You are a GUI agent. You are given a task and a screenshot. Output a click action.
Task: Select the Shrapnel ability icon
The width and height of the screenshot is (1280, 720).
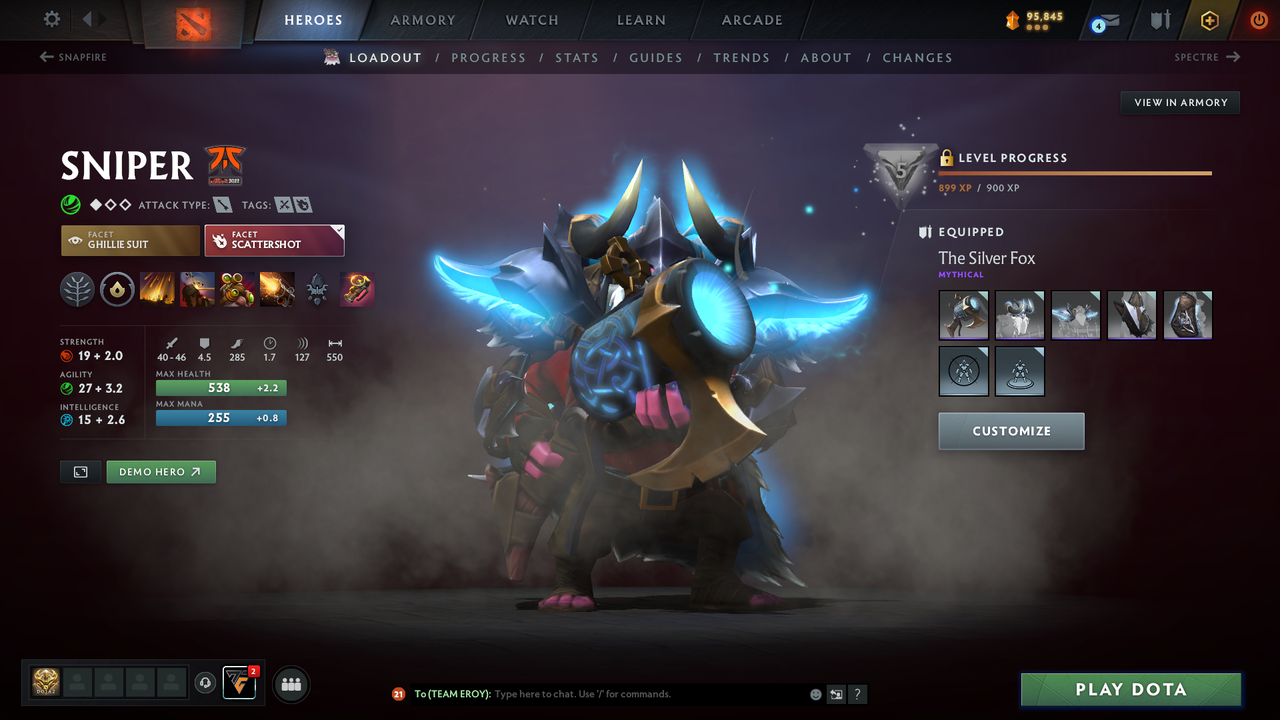click(155, 290)
